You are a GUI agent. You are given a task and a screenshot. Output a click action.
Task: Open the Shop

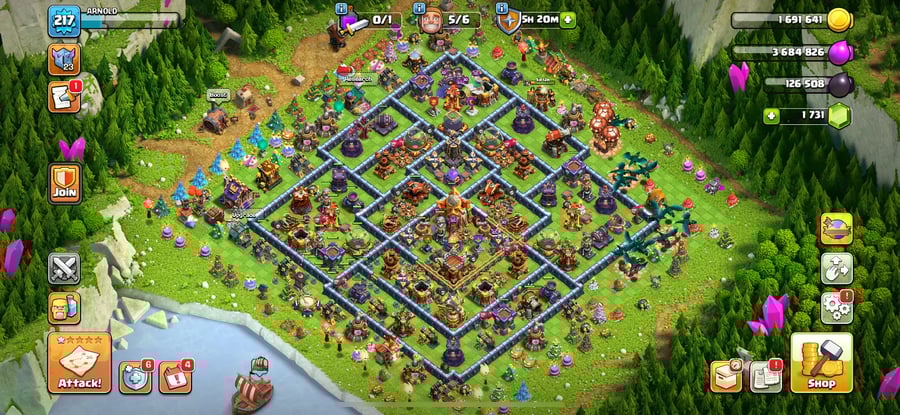[x=821, y=364]
